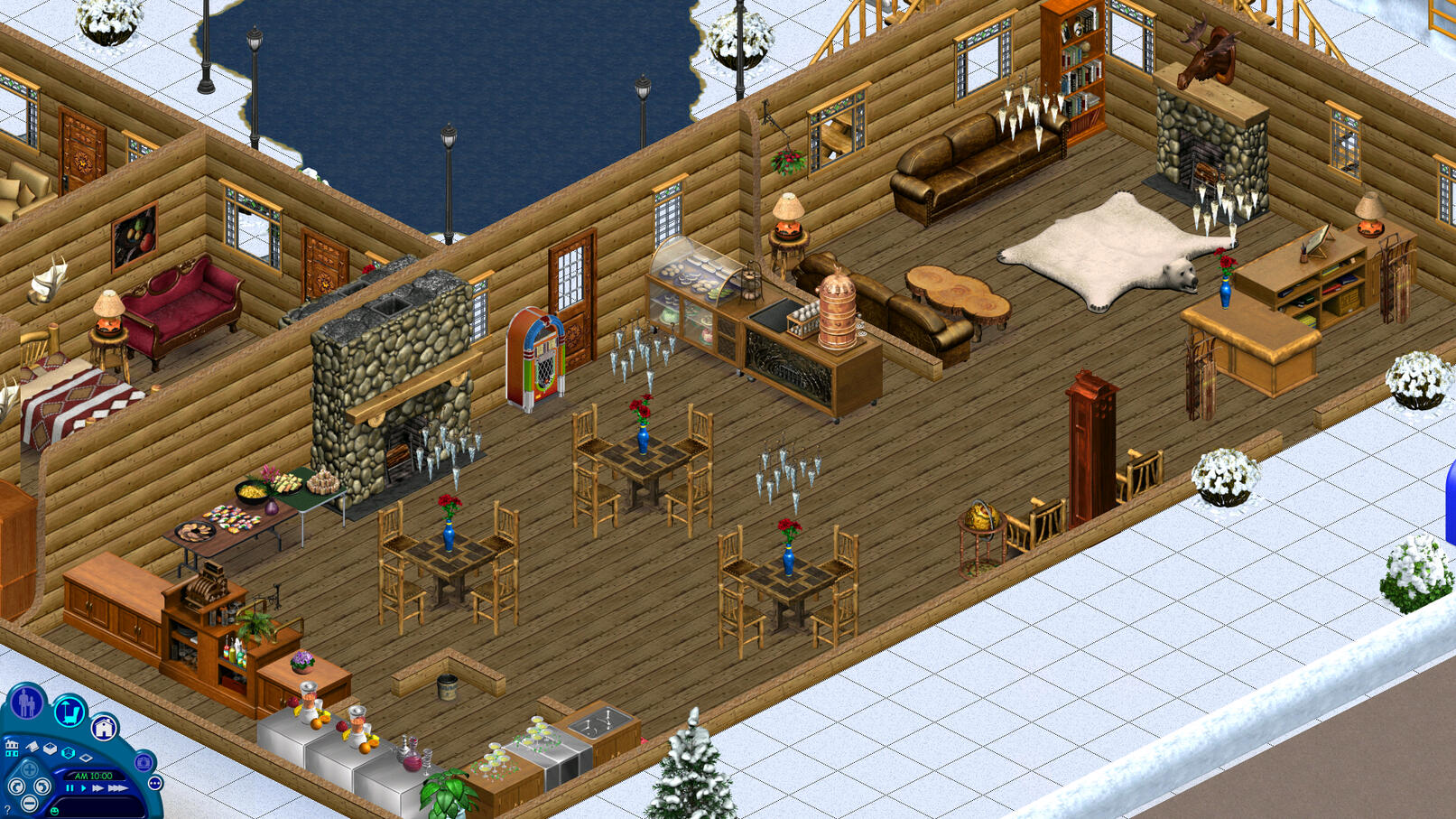Click the question mark help button
The width and height of the screenshot is (1456, 819).
pyautogui.click(x=8, y=809)
